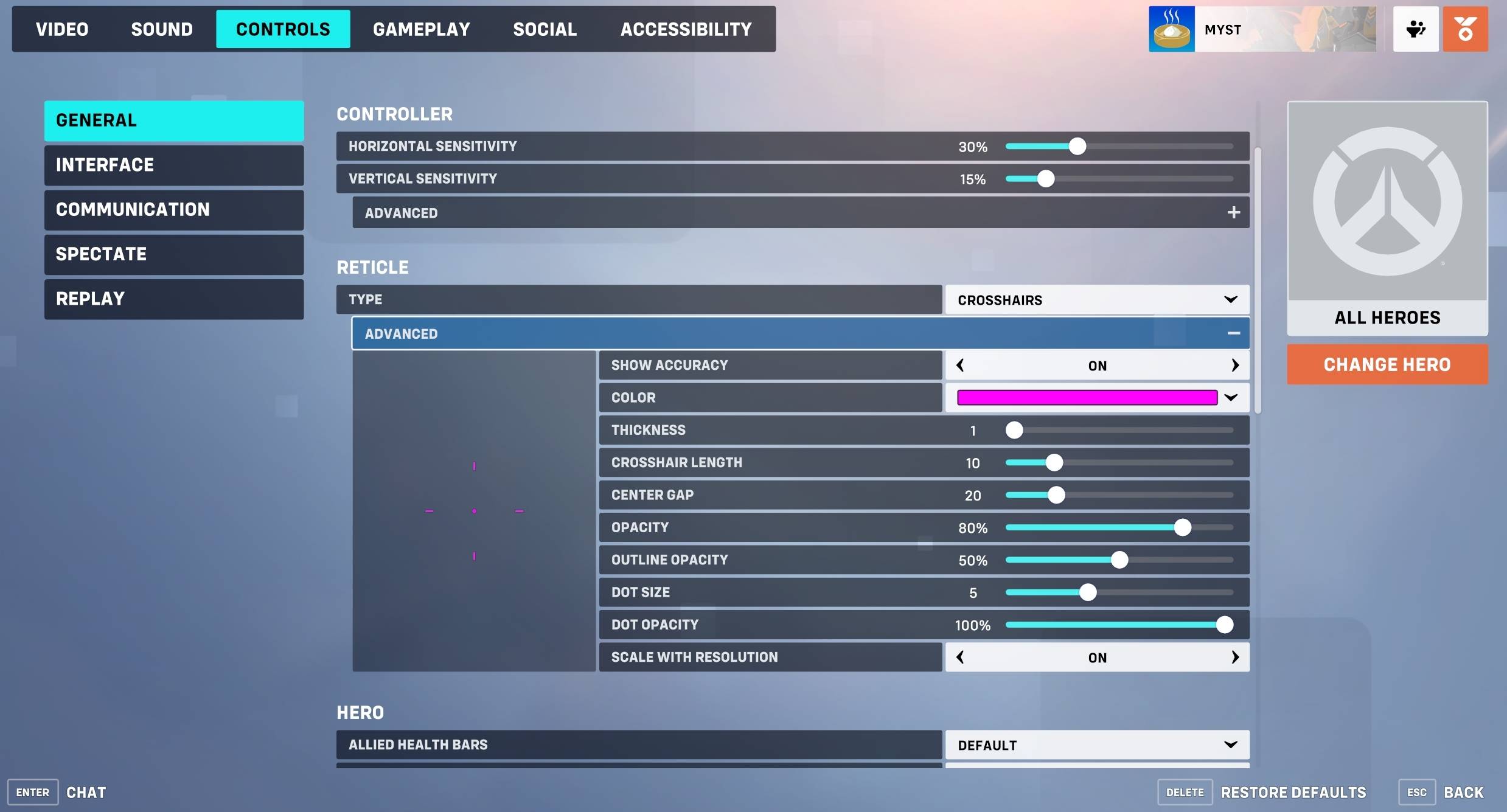Restore default control settings
Screen dimensions: 1507x812
1292,793
